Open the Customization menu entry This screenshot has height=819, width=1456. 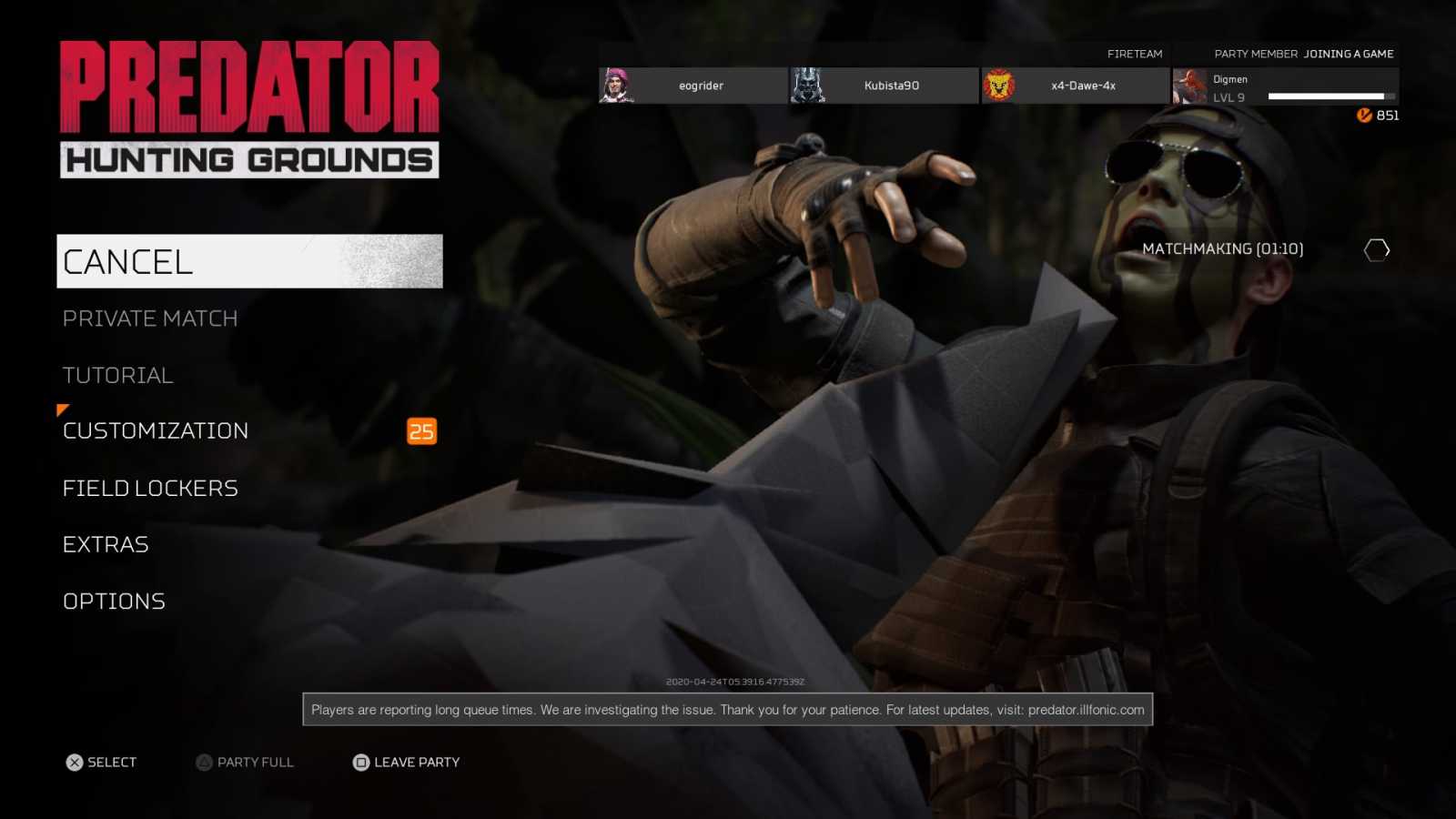(156, 430)
